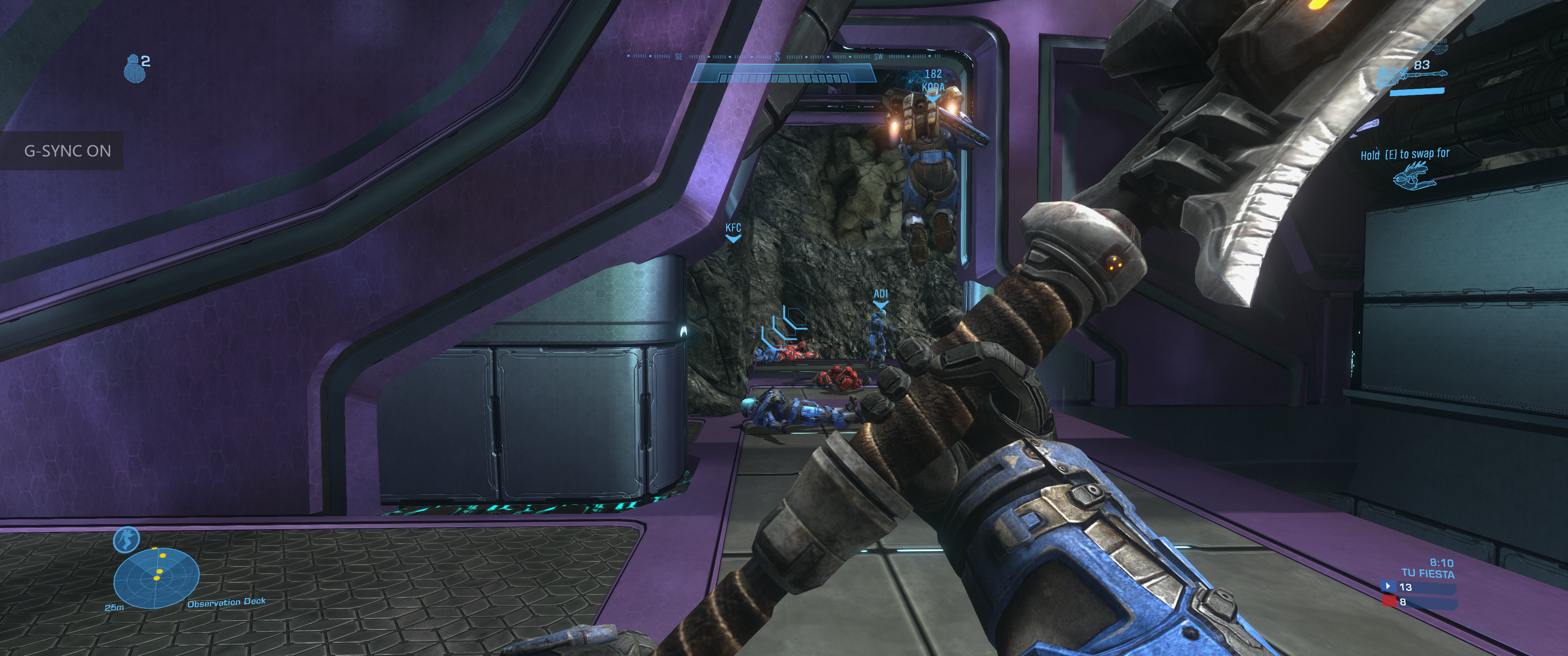Viewport: 1568px width, 656px height.
Task: Select the gravity hammer weapon icon
Action: coord(1411,76)
